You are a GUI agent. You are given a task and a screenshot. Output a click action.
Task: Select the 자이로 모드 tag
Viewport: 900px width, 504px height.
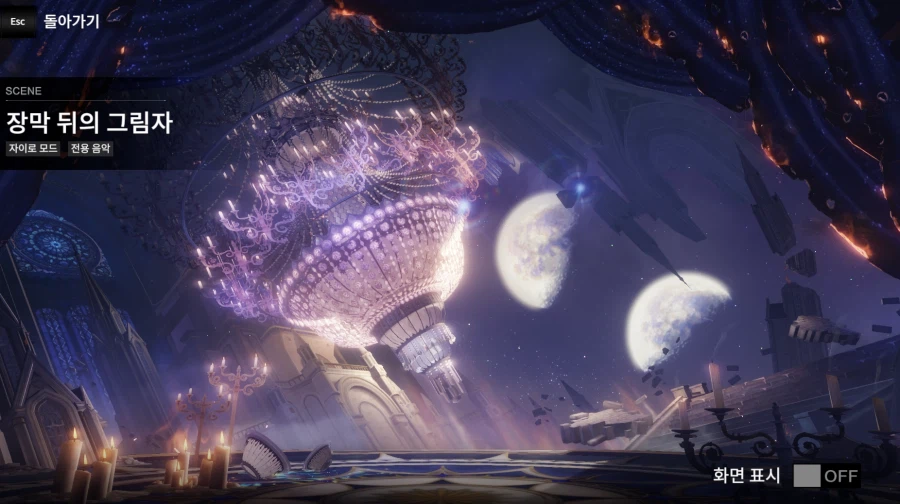34,149
